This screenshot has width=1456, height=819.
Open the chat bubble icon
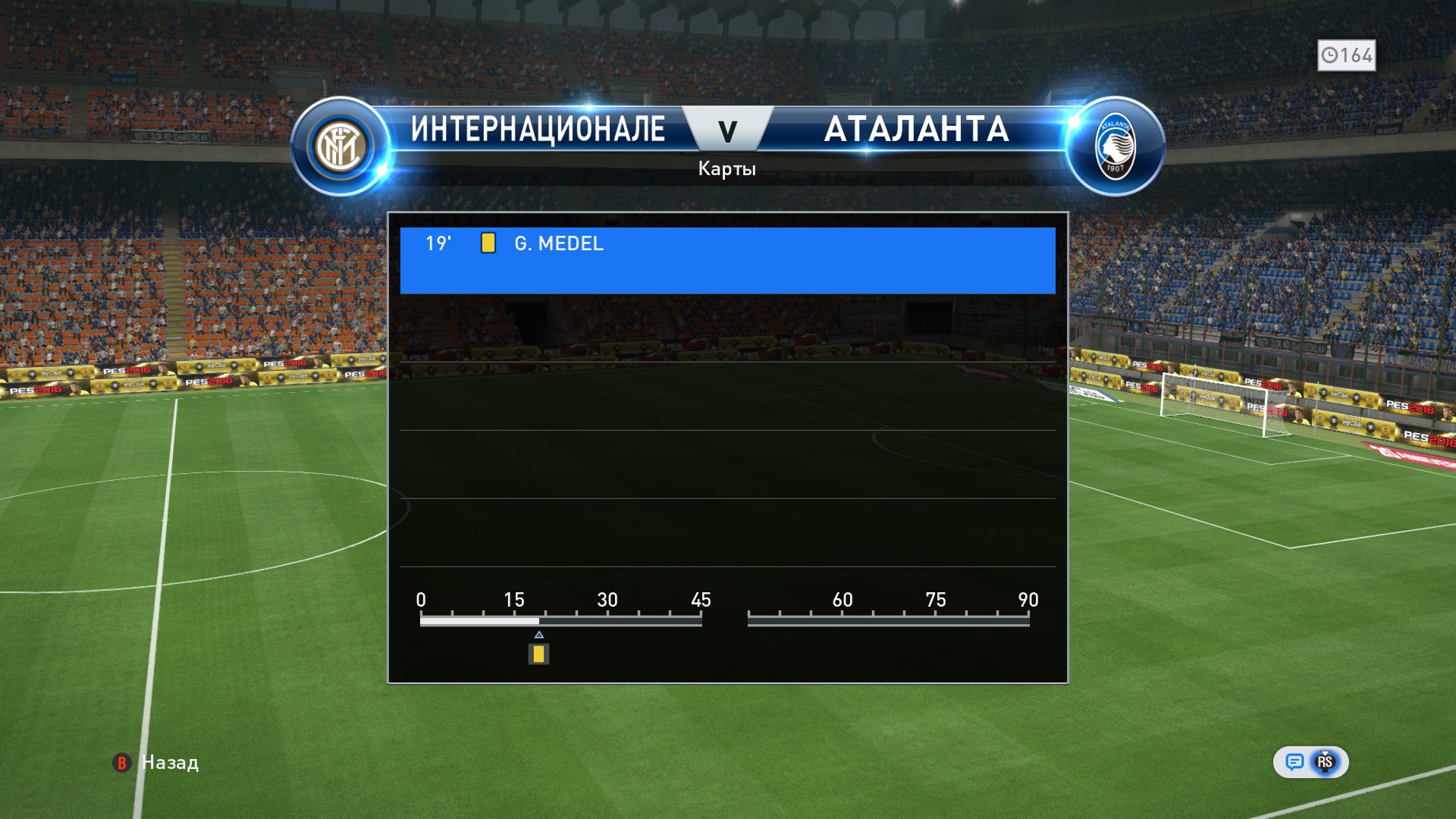pyautogui.click(x=1294, y=762)
